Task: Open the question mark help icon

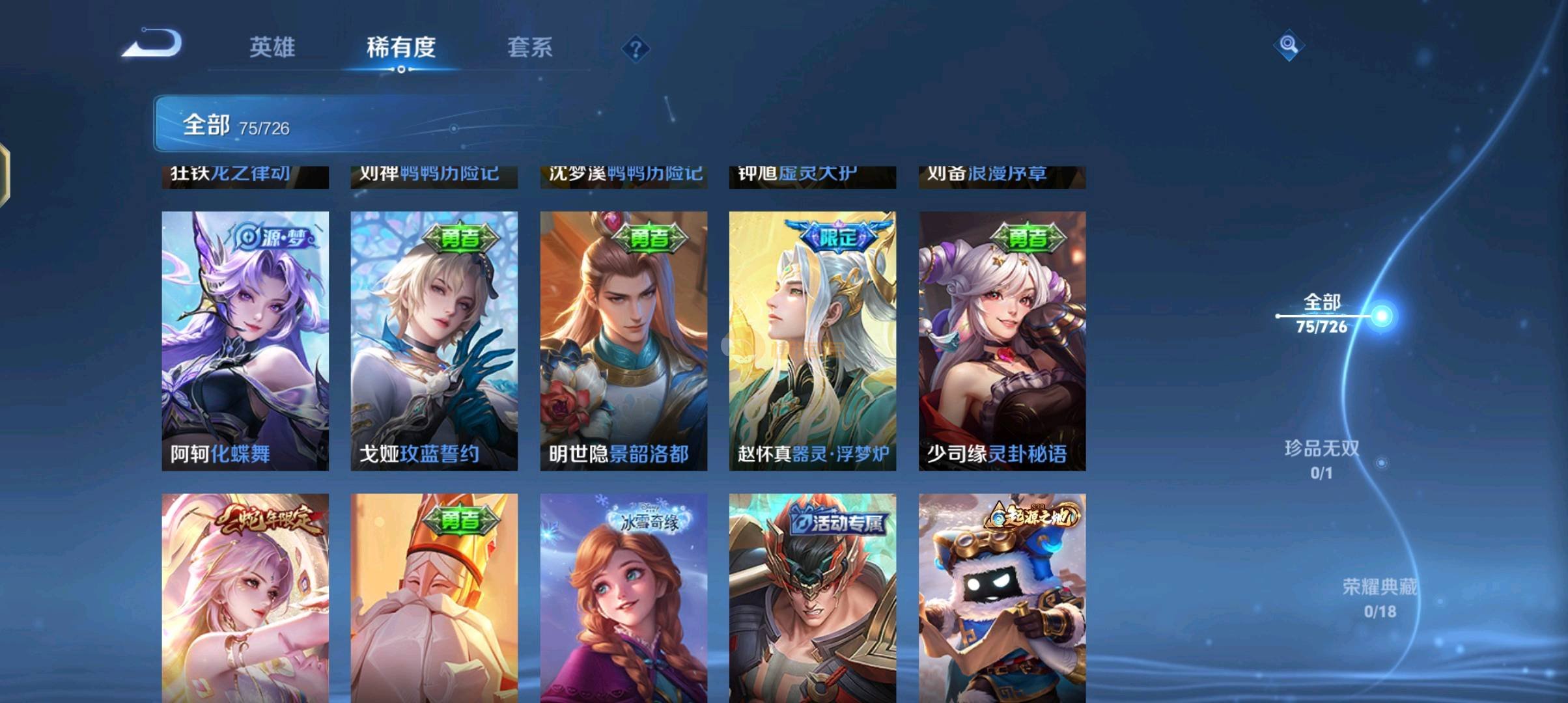Action: pos(636,49)
